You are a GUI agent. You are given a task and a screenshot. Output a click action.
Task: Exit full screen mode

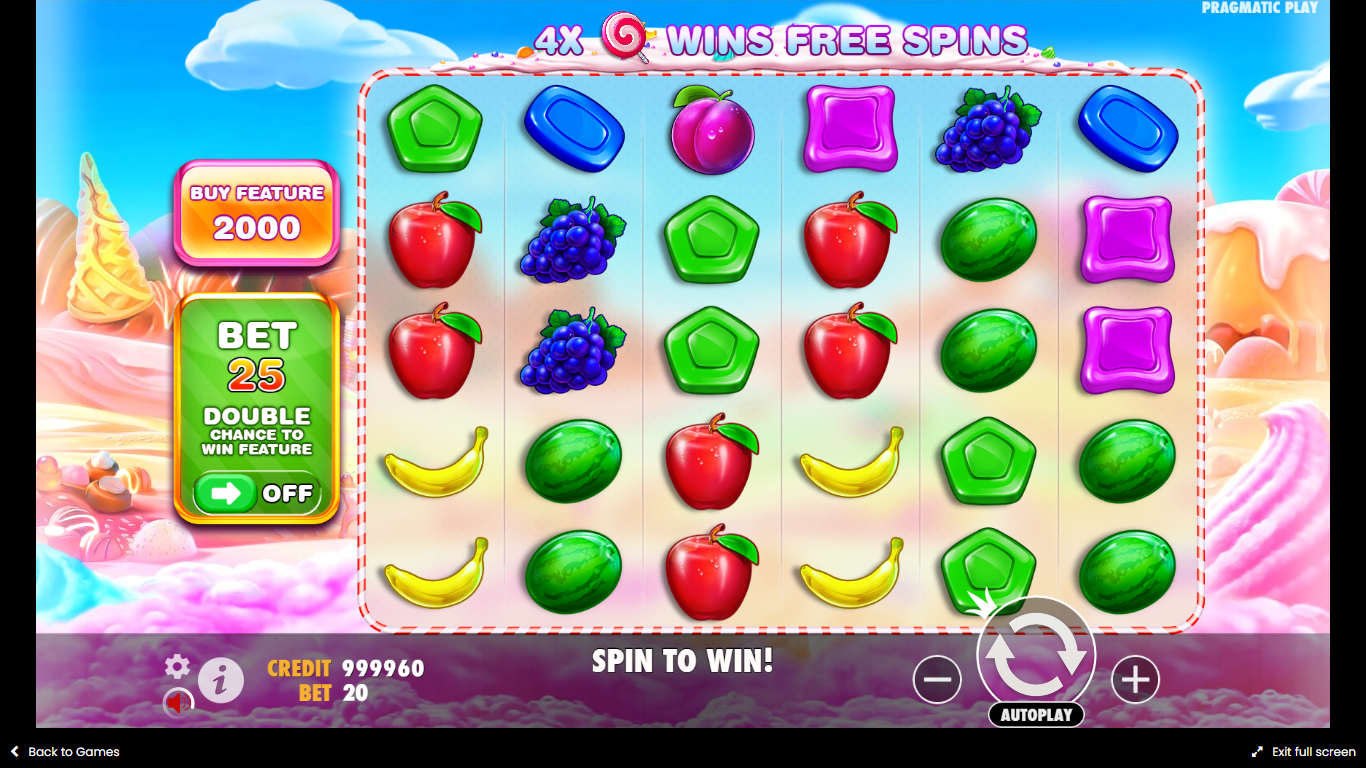point(1303,752)
